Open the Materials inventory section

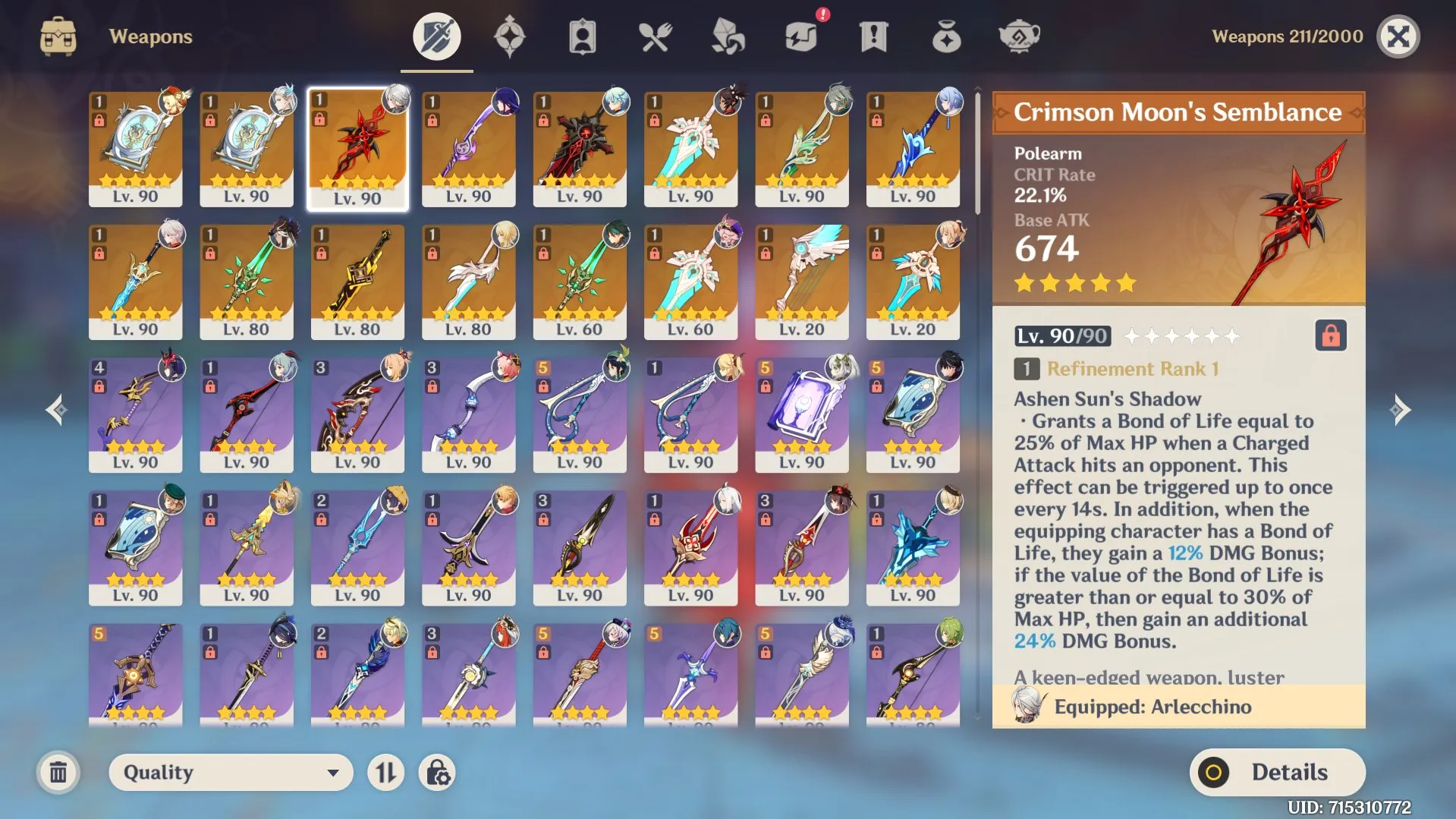pos(727,36)
